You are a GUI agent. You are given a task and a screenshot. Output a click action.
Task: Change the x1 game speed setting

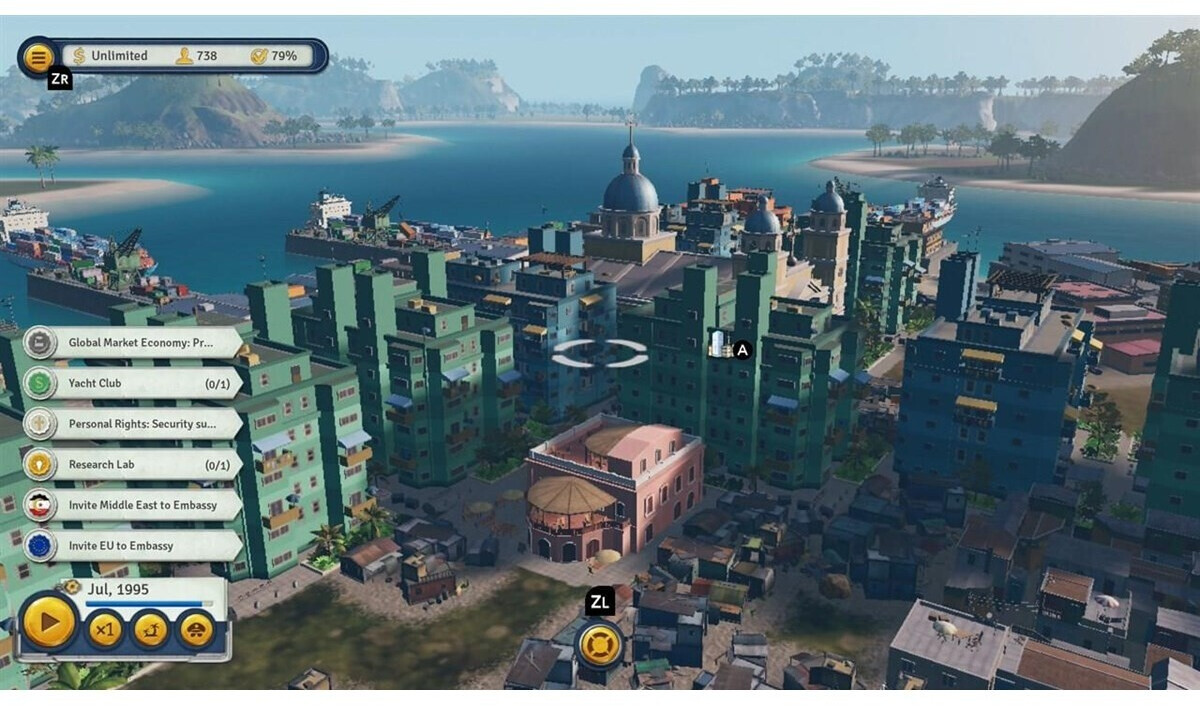pyautogui.click(x=105, y=630)
